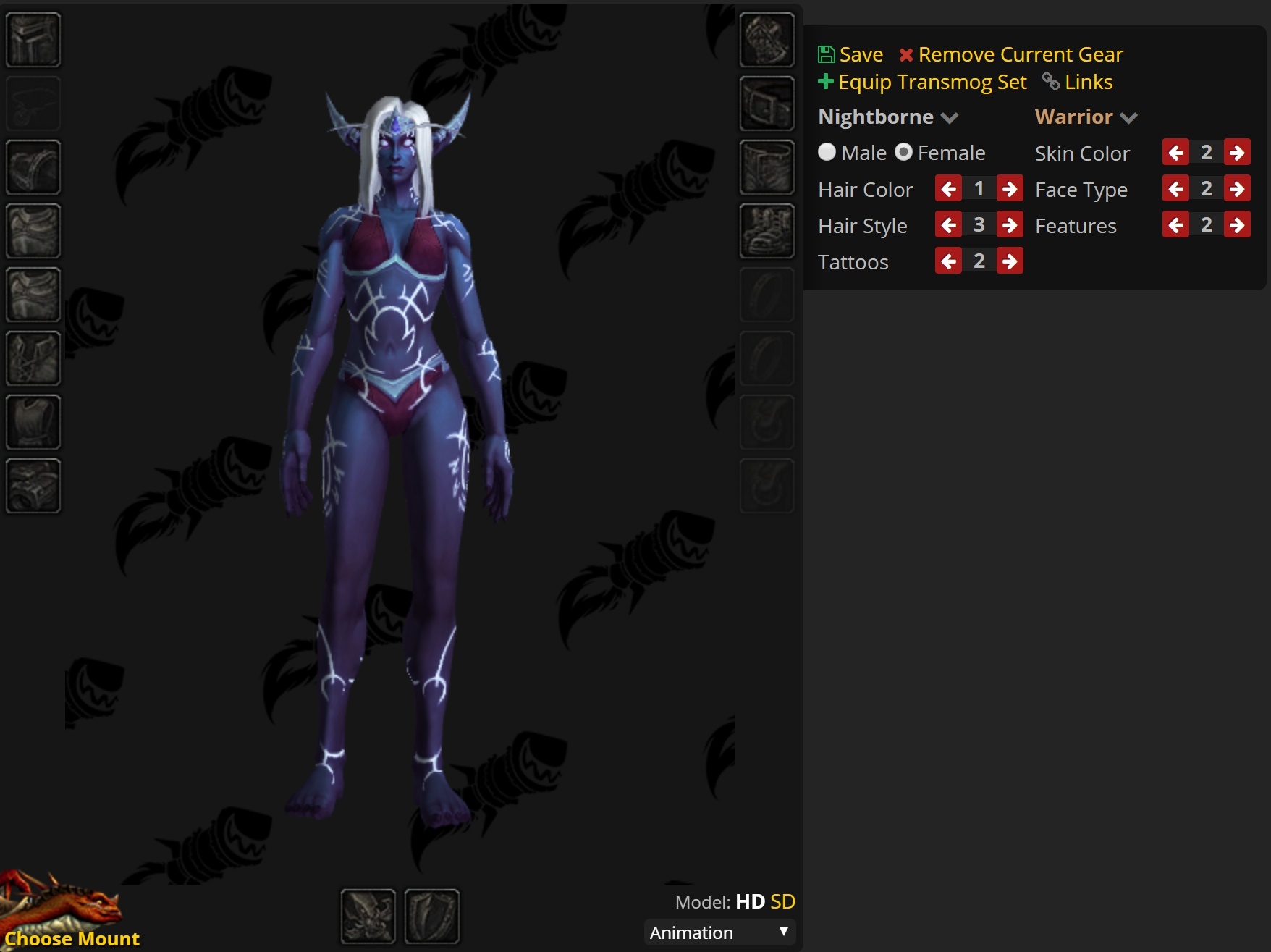Open the gloves equipment slot
Screen dimensions: 1271x952
click(x=767, y=41)
